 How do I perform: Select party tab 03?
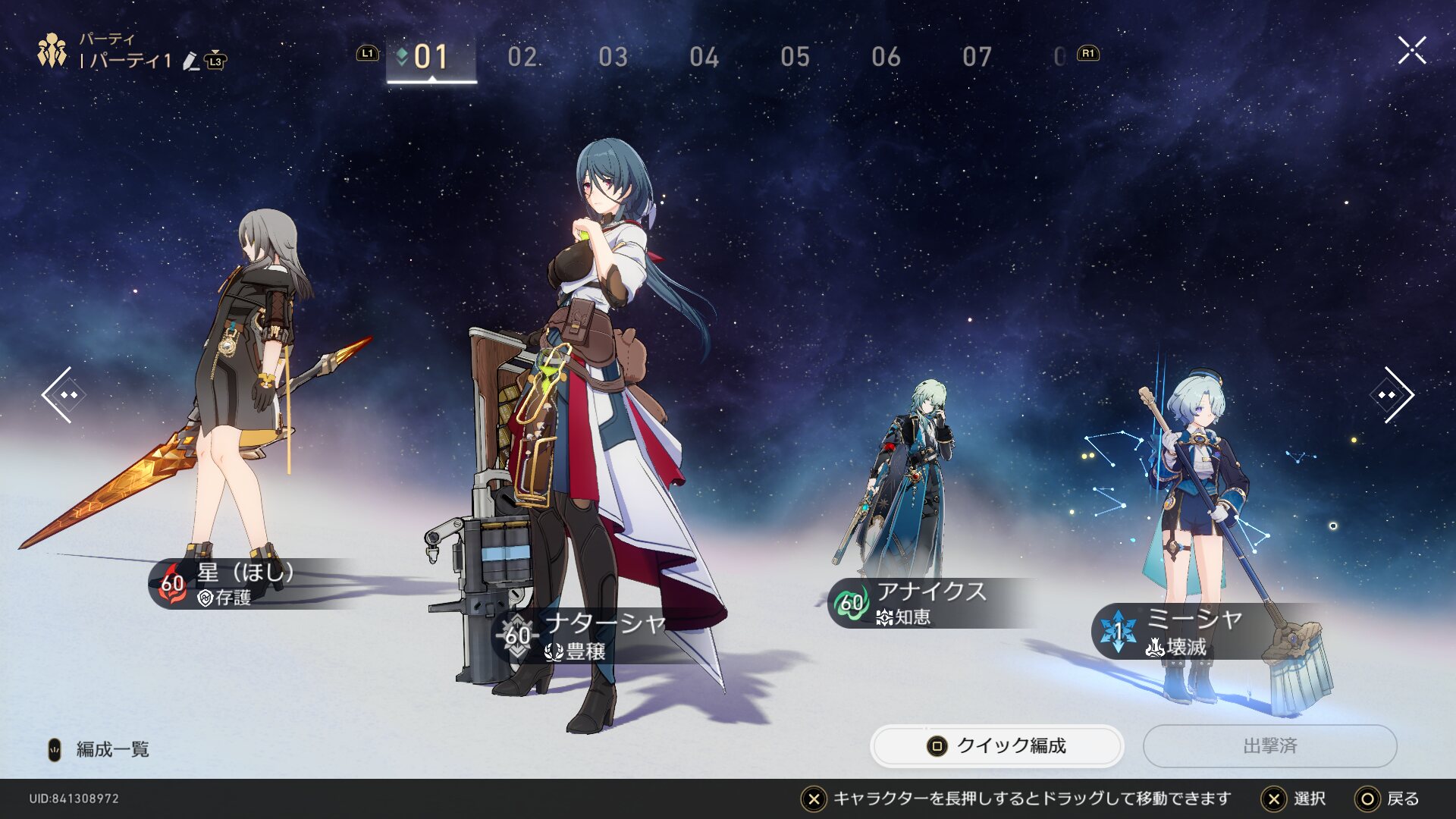coord(613,57)
